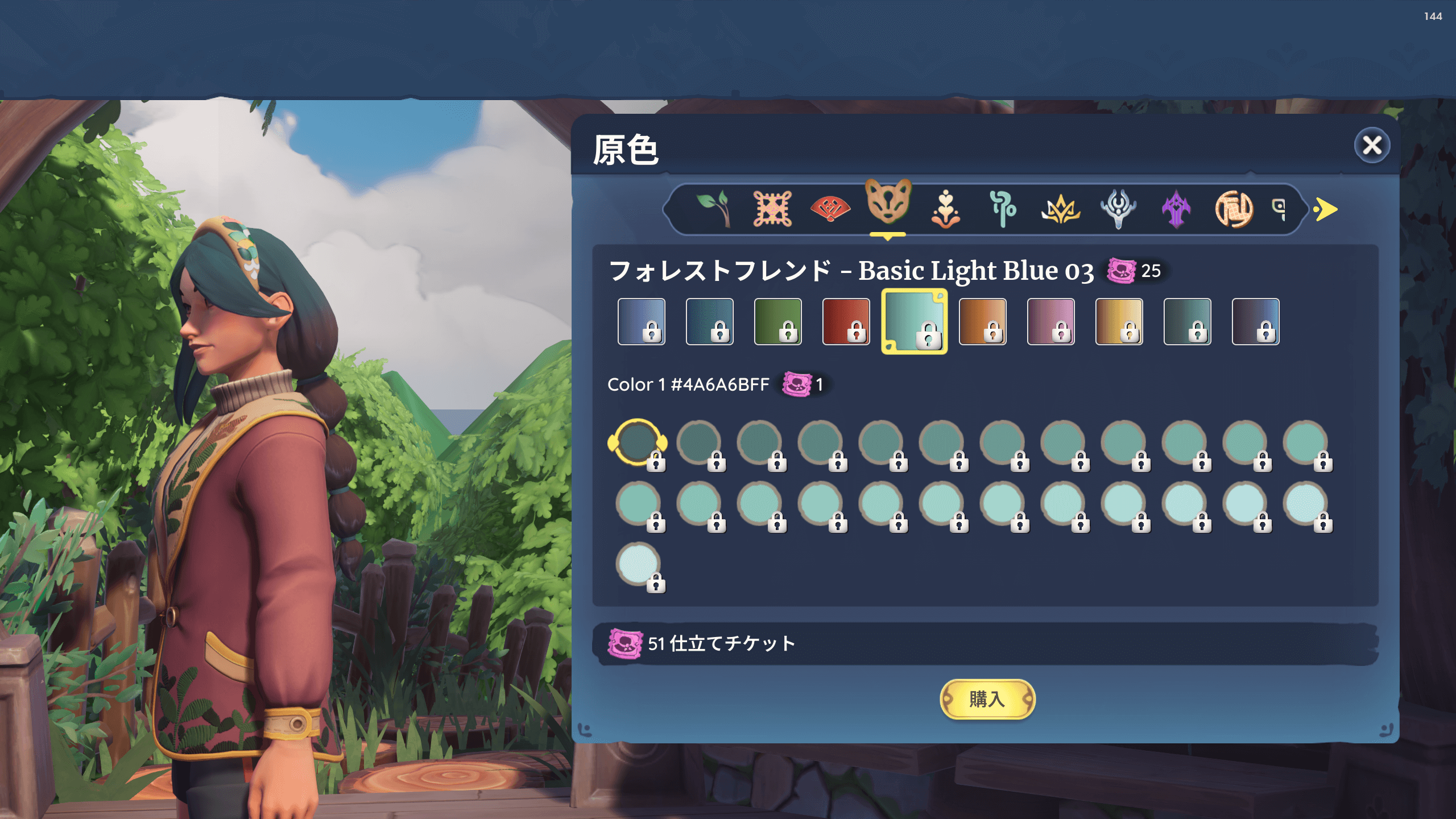This screenshot has width=1456, height=819.
Task: Select the dark red palette swatch
Action: coord(846,321)
